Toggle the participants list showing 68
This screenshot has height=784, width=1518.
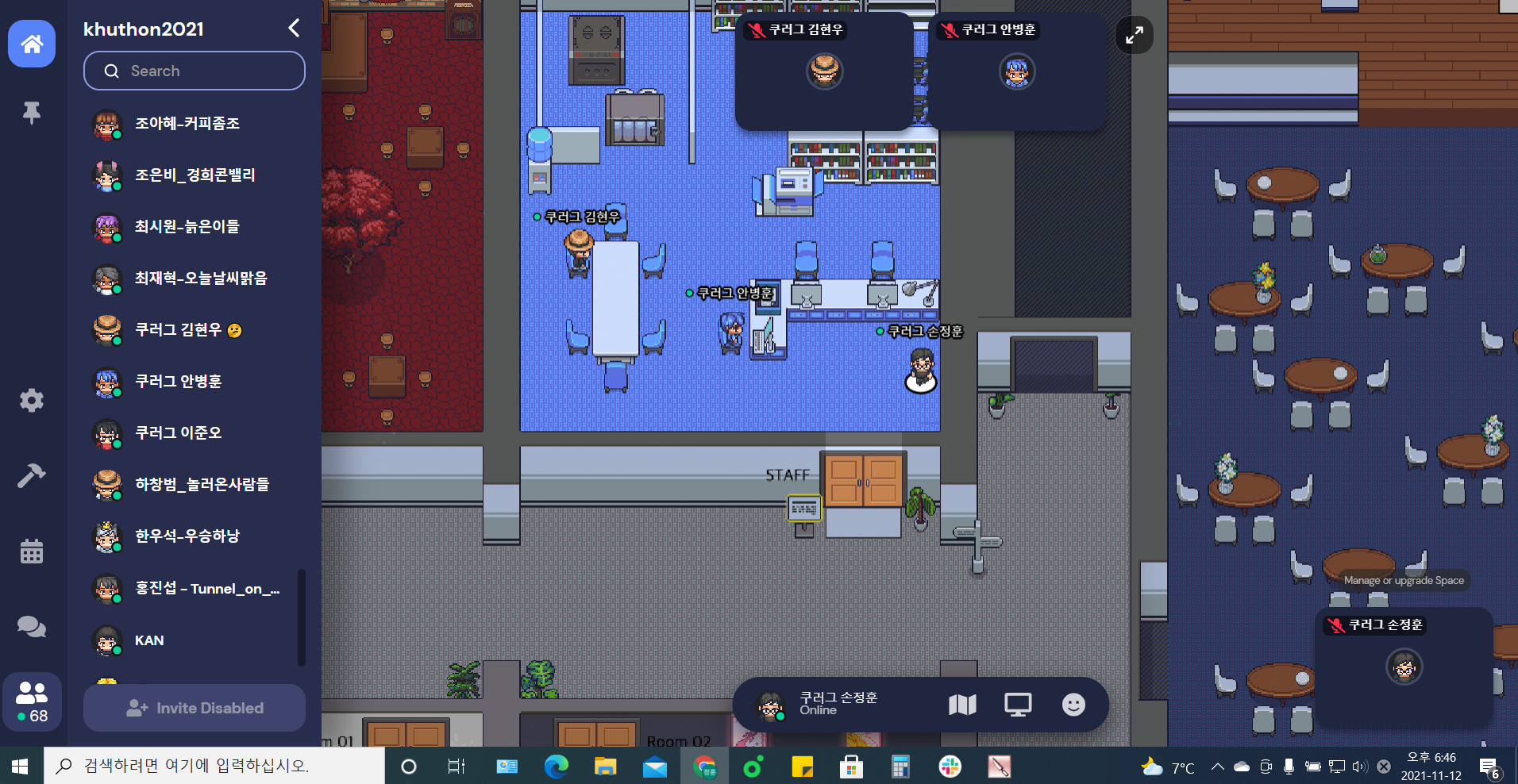click(x=32, y=701)
